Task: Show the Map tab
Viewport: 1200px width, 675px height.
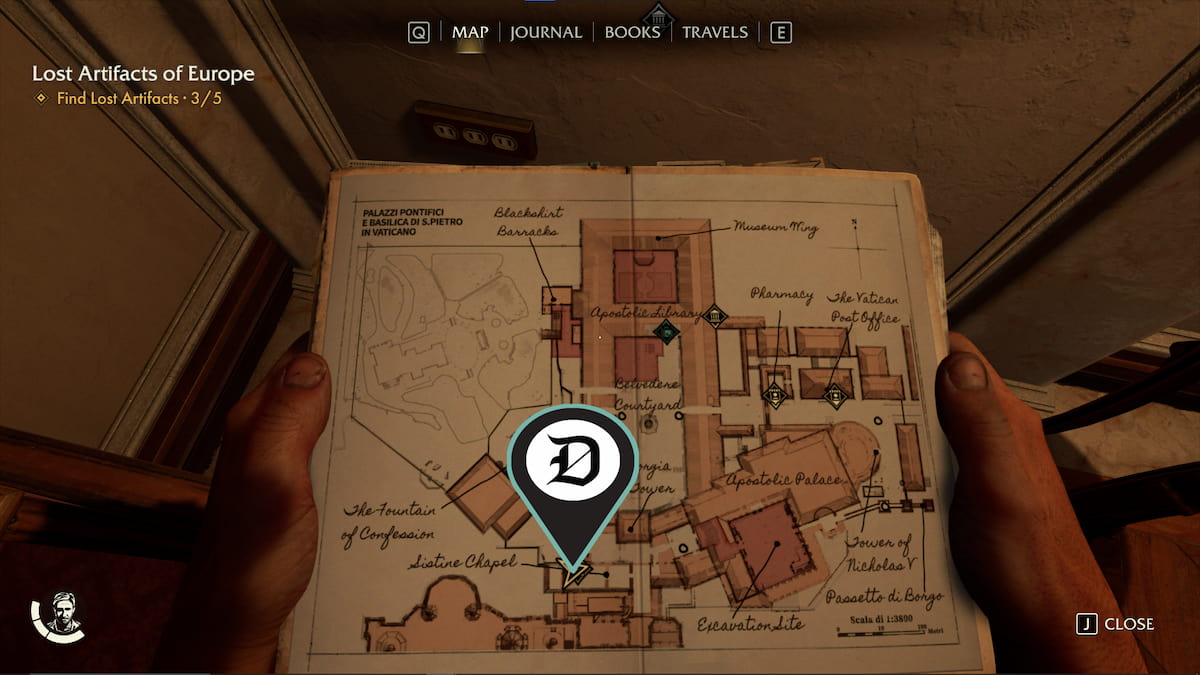Action: [x=470, y=32]
